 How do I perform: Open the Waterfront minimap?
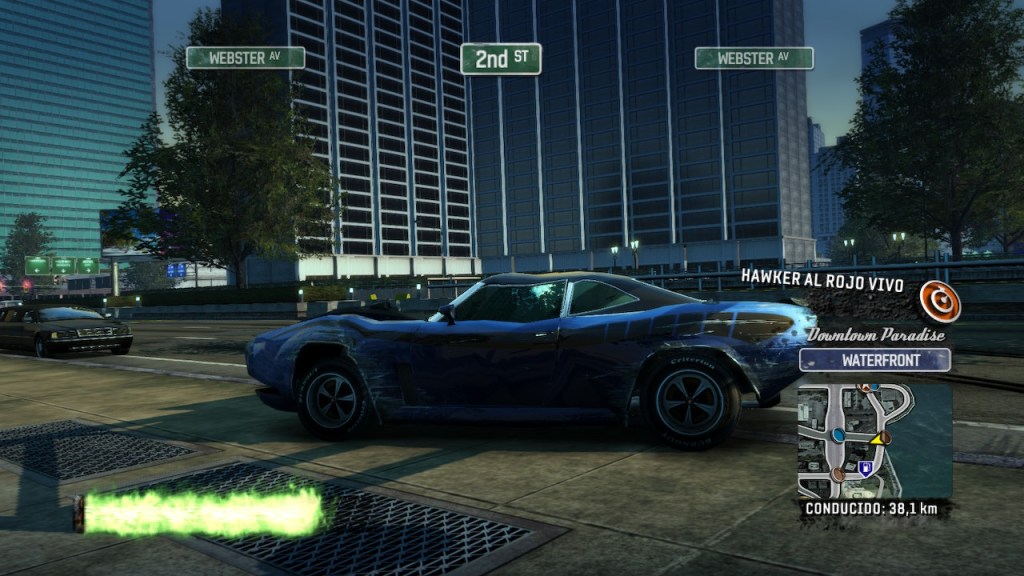click(x=874, y=441)
